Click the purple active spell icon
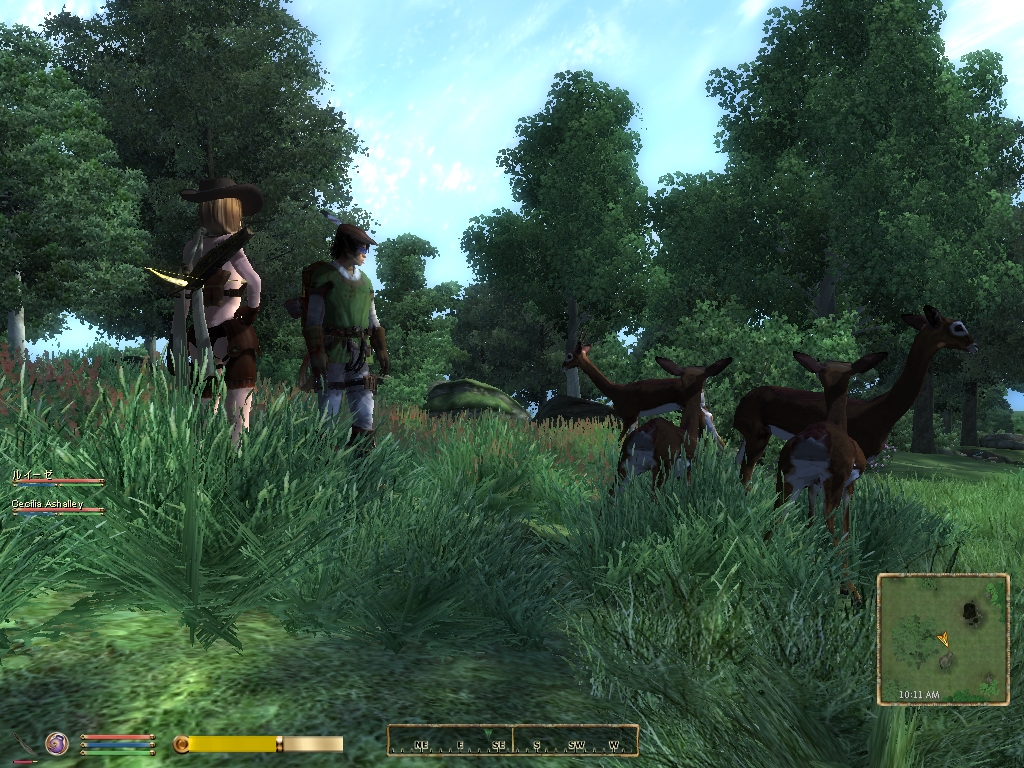1024x768 pixels. tap(57, 743)
